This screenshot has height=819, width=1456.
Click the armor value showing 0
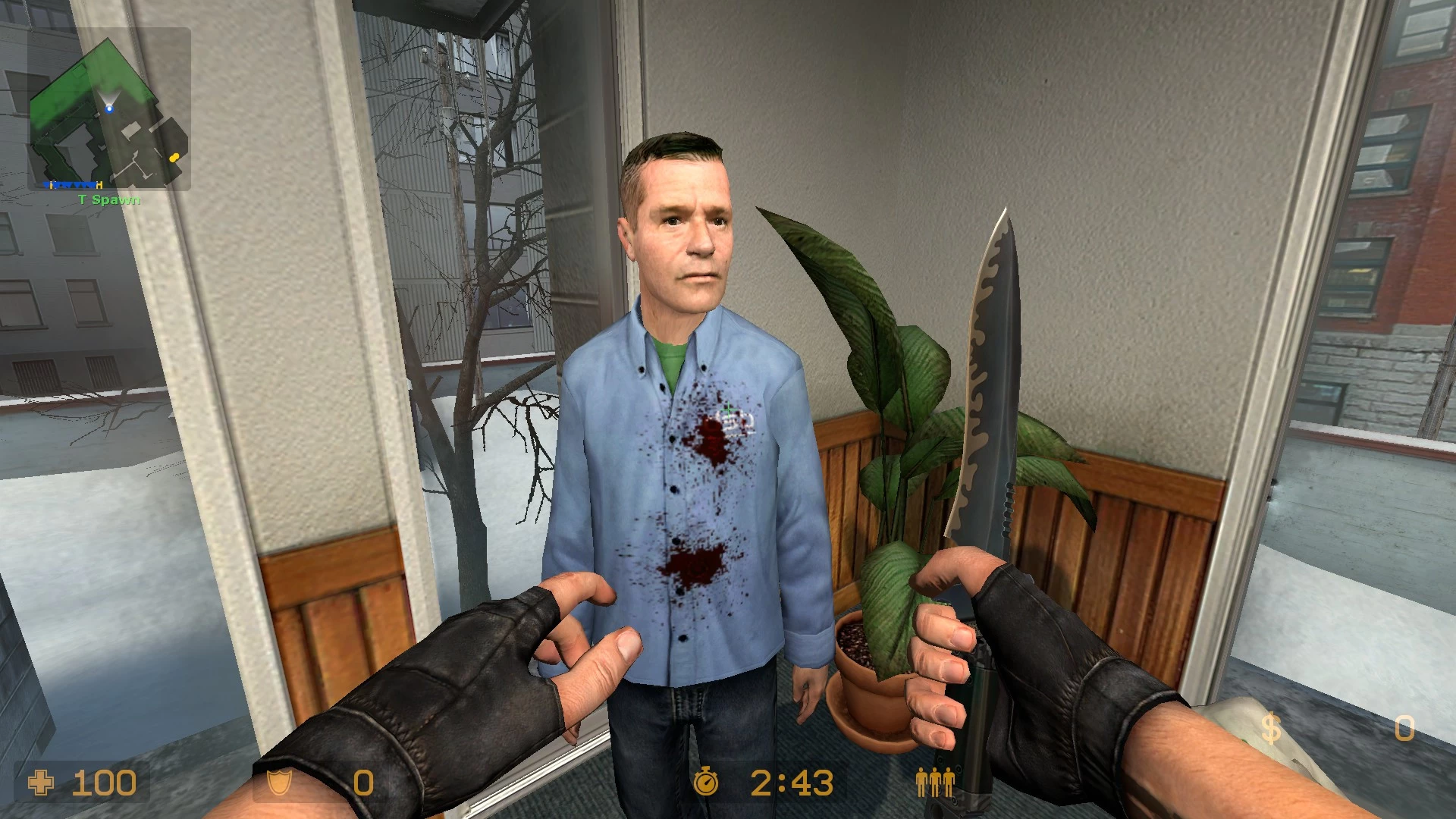click(362, 782)
